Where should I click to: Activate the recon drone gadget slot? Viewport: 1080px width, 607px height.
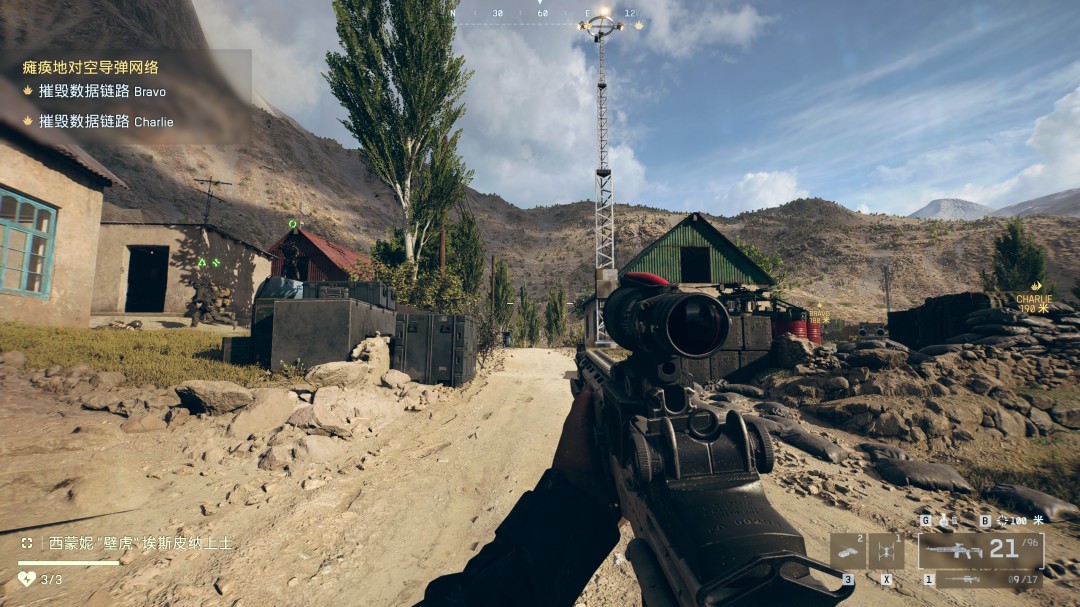tap(886, 551)
